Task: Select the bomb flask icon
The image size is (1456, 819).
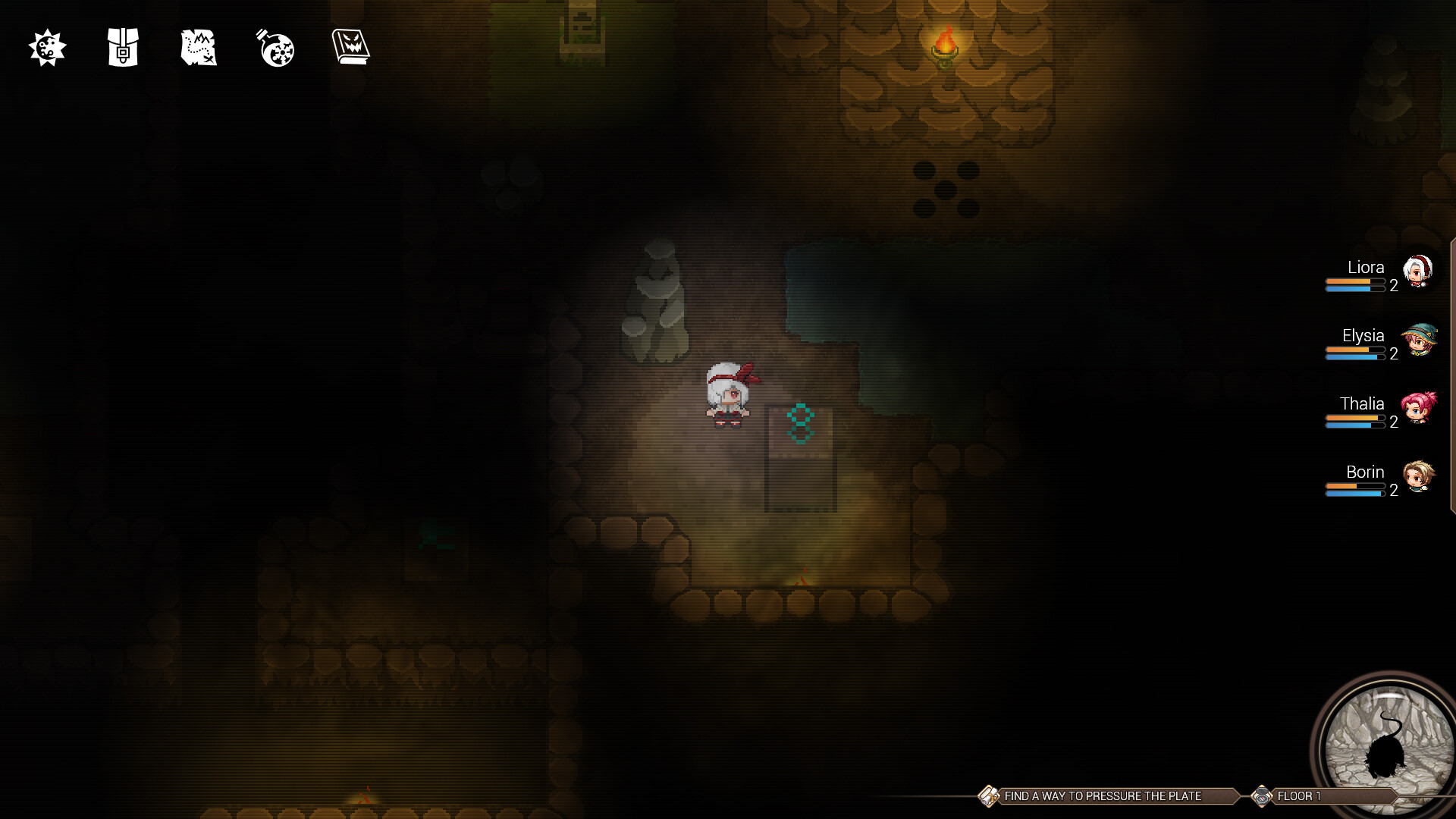Action: 275,49
